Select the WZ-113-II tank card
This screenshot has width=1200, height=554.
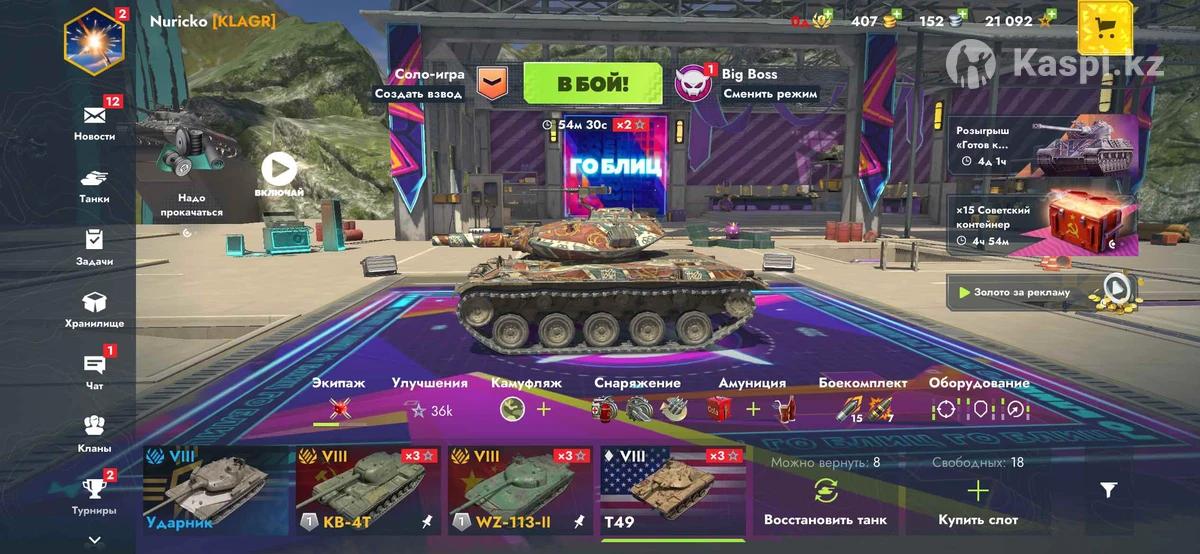(x=520, y=491)
